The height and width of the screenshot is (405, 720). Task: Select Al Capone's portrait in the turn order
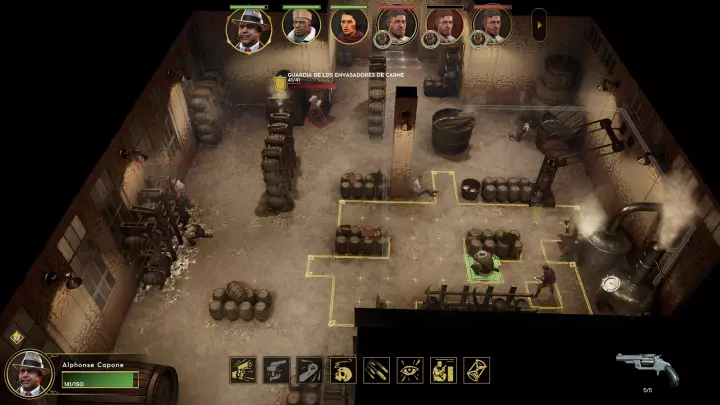pyautogui.click(x=249, y=28)
